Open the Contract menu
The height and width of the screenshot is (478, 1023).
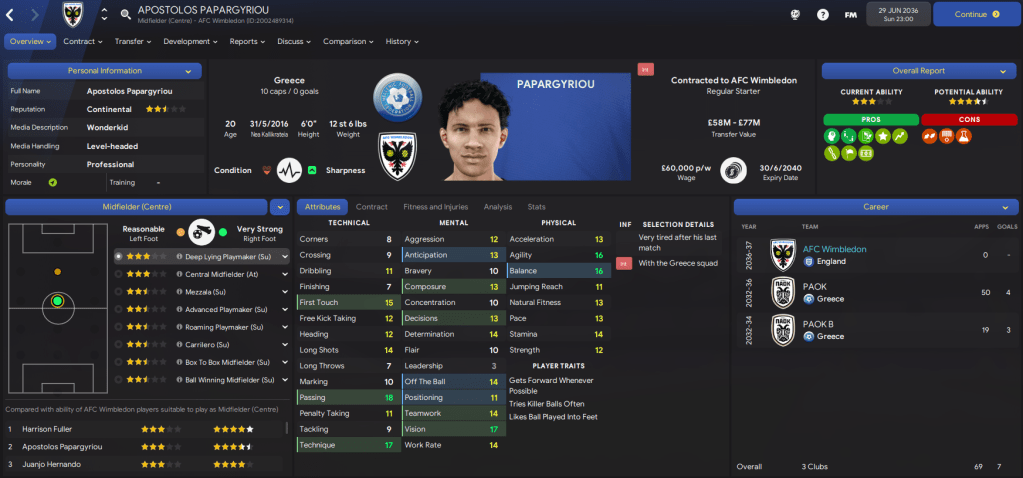pos(82,41)
